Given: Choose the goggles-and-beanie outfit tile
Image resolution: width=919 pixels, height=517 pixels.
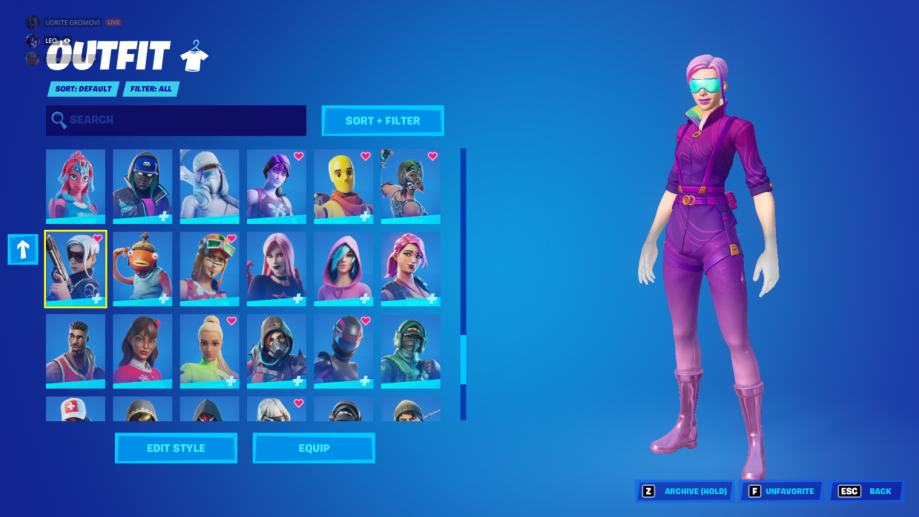Looking at the screenshot, I should 209,267.
